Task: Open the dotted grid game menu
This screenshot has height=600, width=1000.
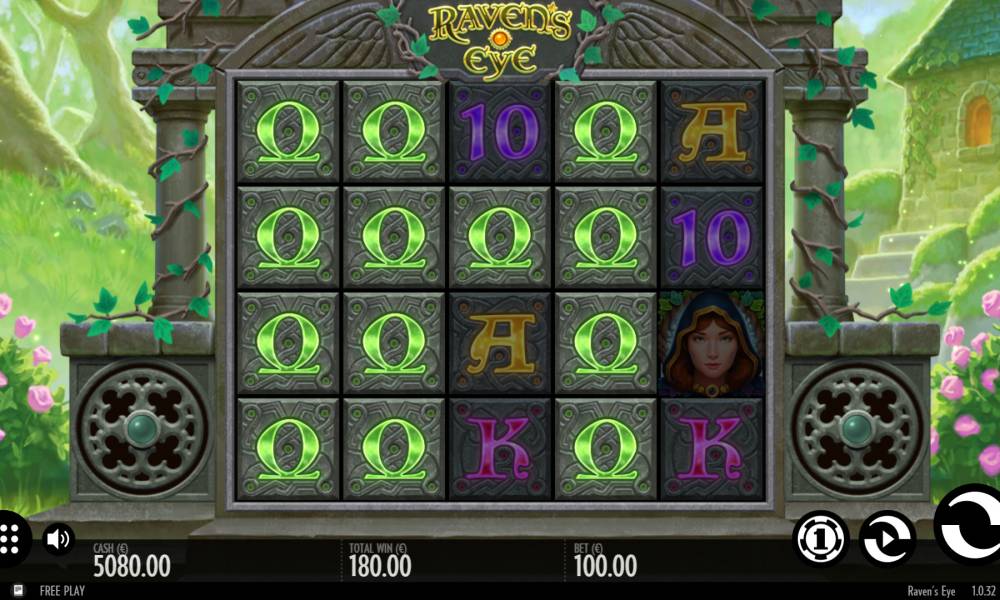Action: coord(10,539)
